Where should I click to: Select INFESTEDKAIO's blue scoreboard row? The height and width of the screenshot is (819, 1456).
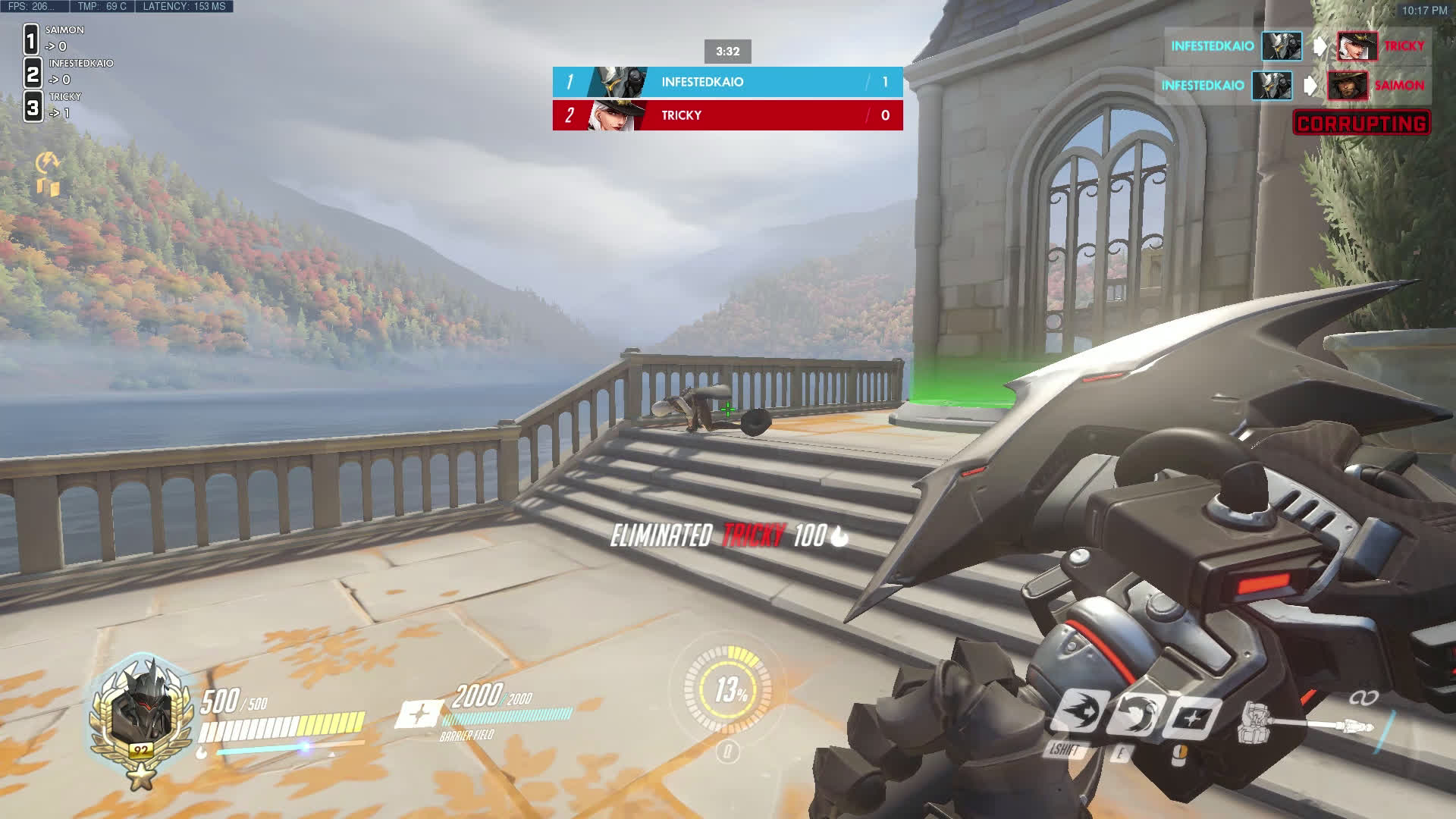(x=727, y=82)
